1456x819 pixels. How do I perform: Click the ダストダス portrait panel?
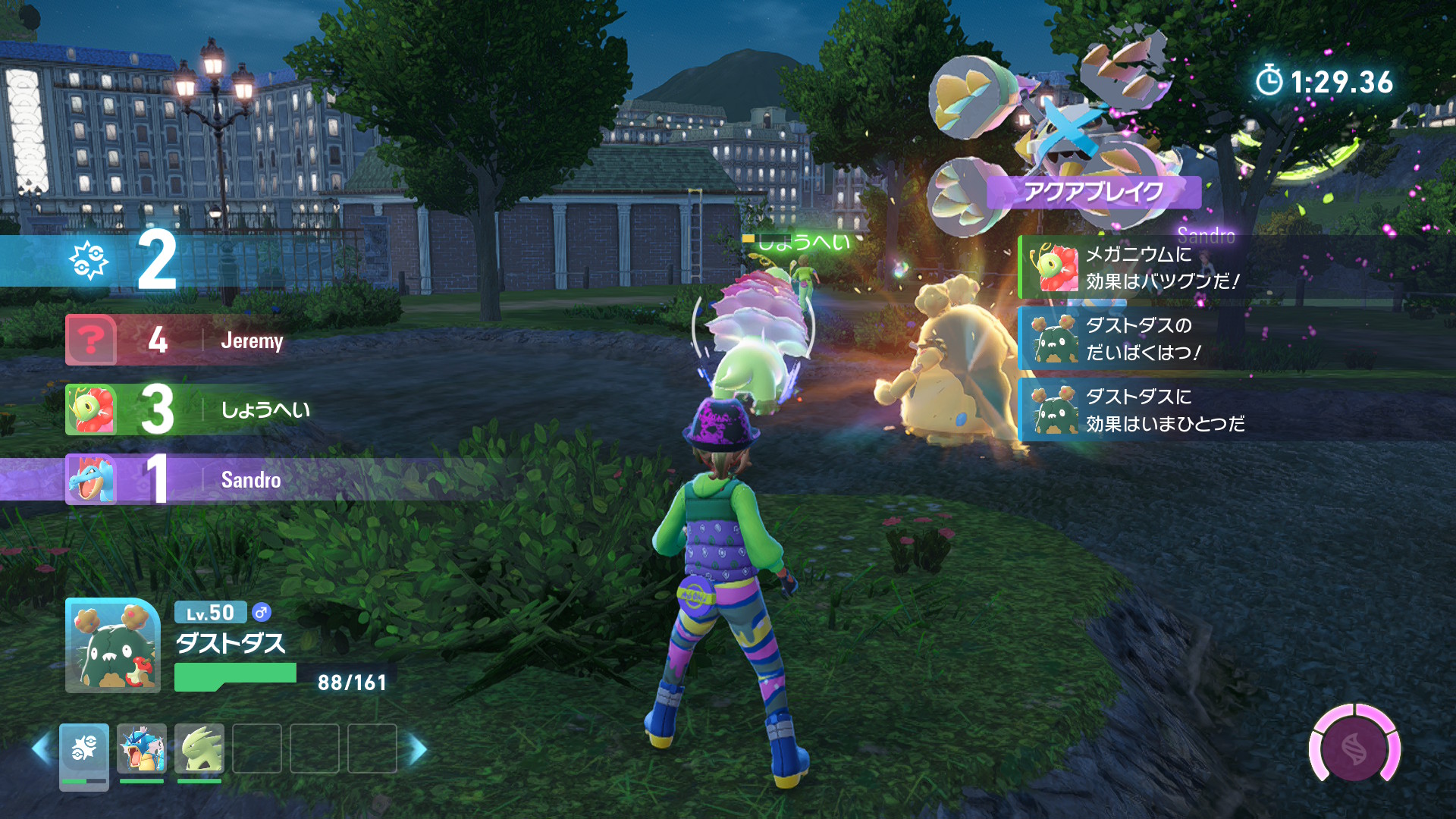click(x=113, y=646)
